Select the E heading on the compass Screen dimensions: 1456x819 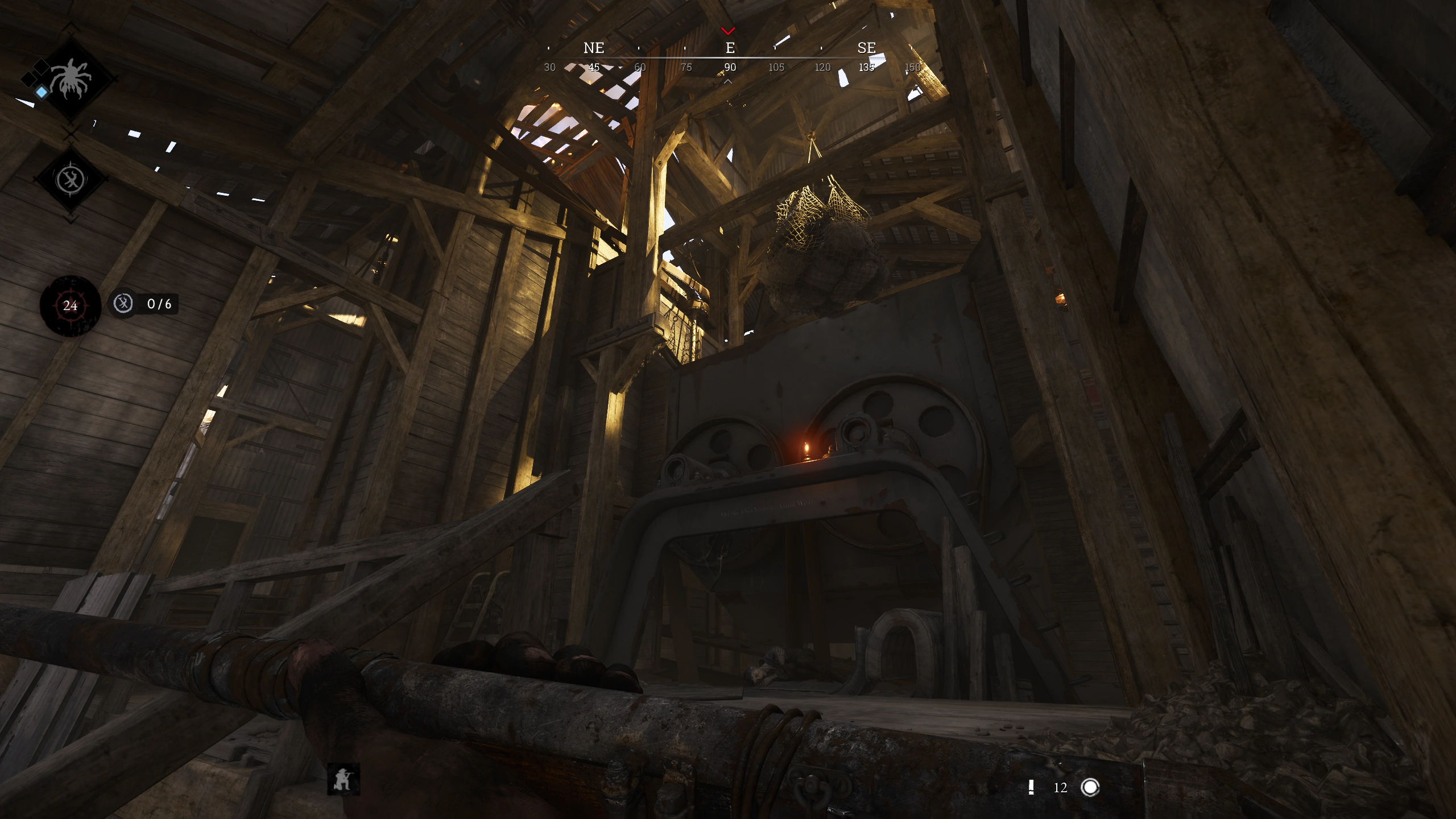(730, 49)
